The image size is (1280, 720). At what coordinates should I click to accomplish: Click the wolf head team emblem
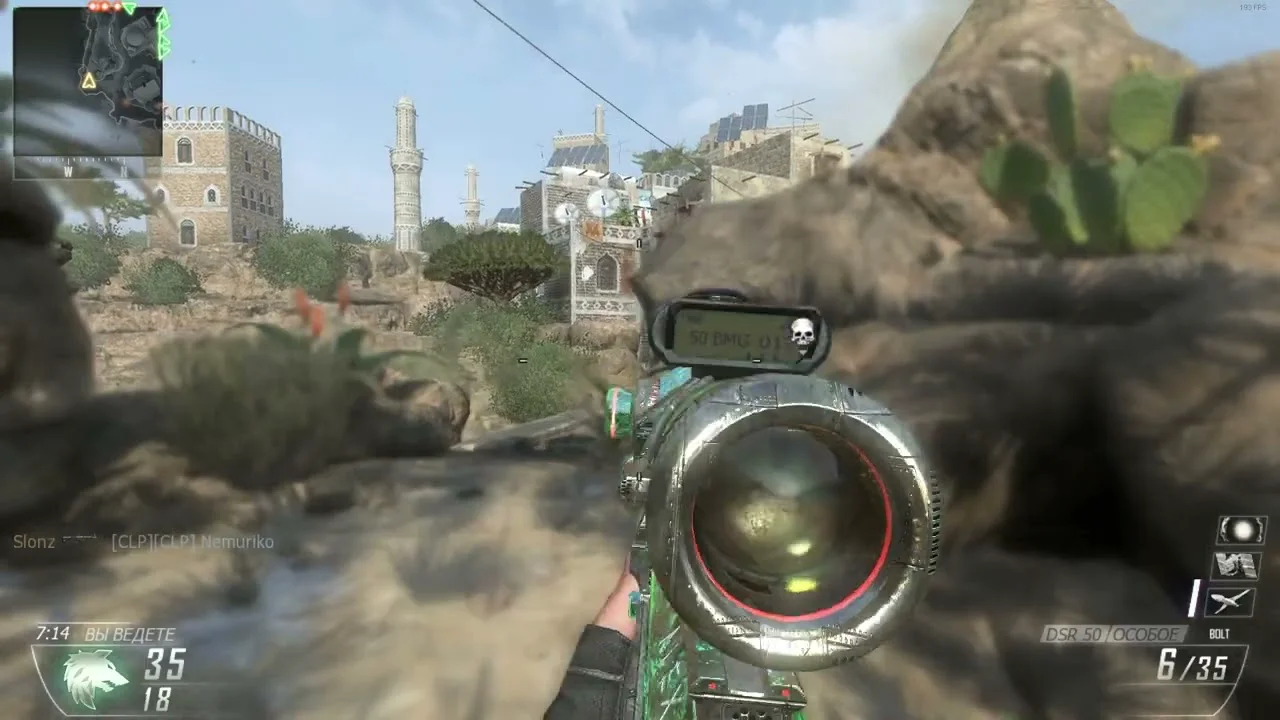tap(95, 677)
